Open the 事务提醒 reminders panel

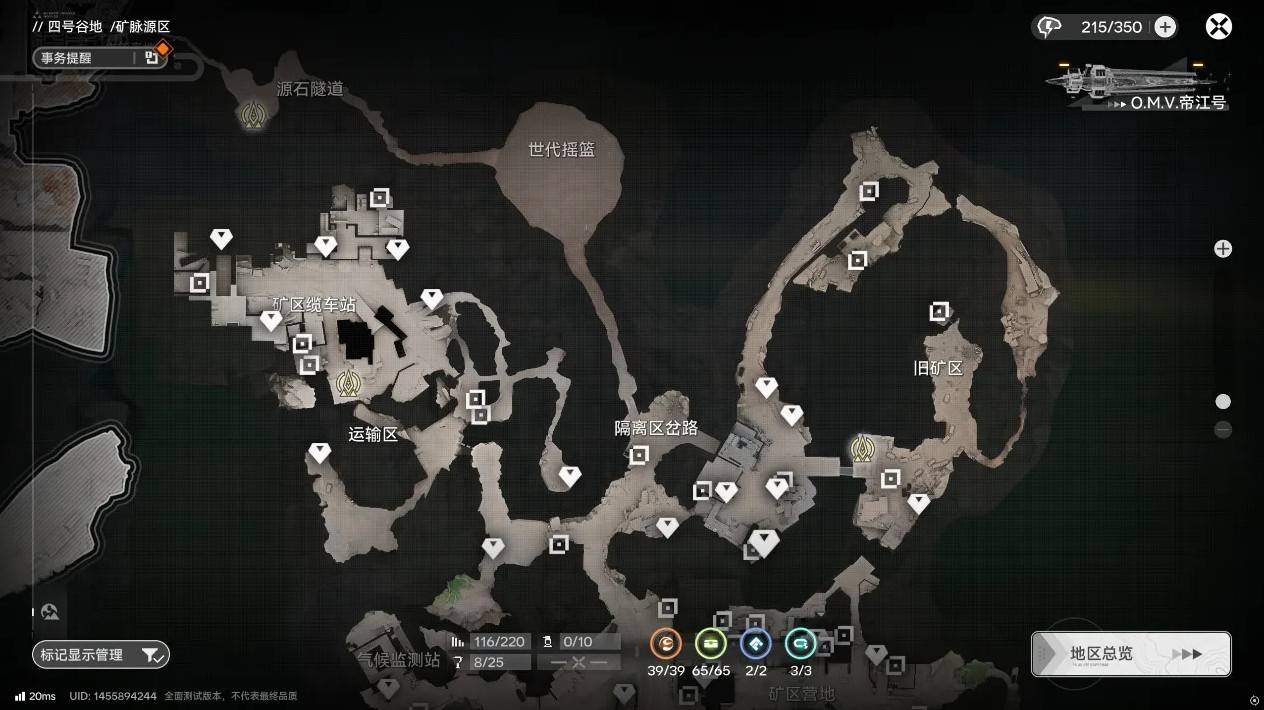pos(97,58)
